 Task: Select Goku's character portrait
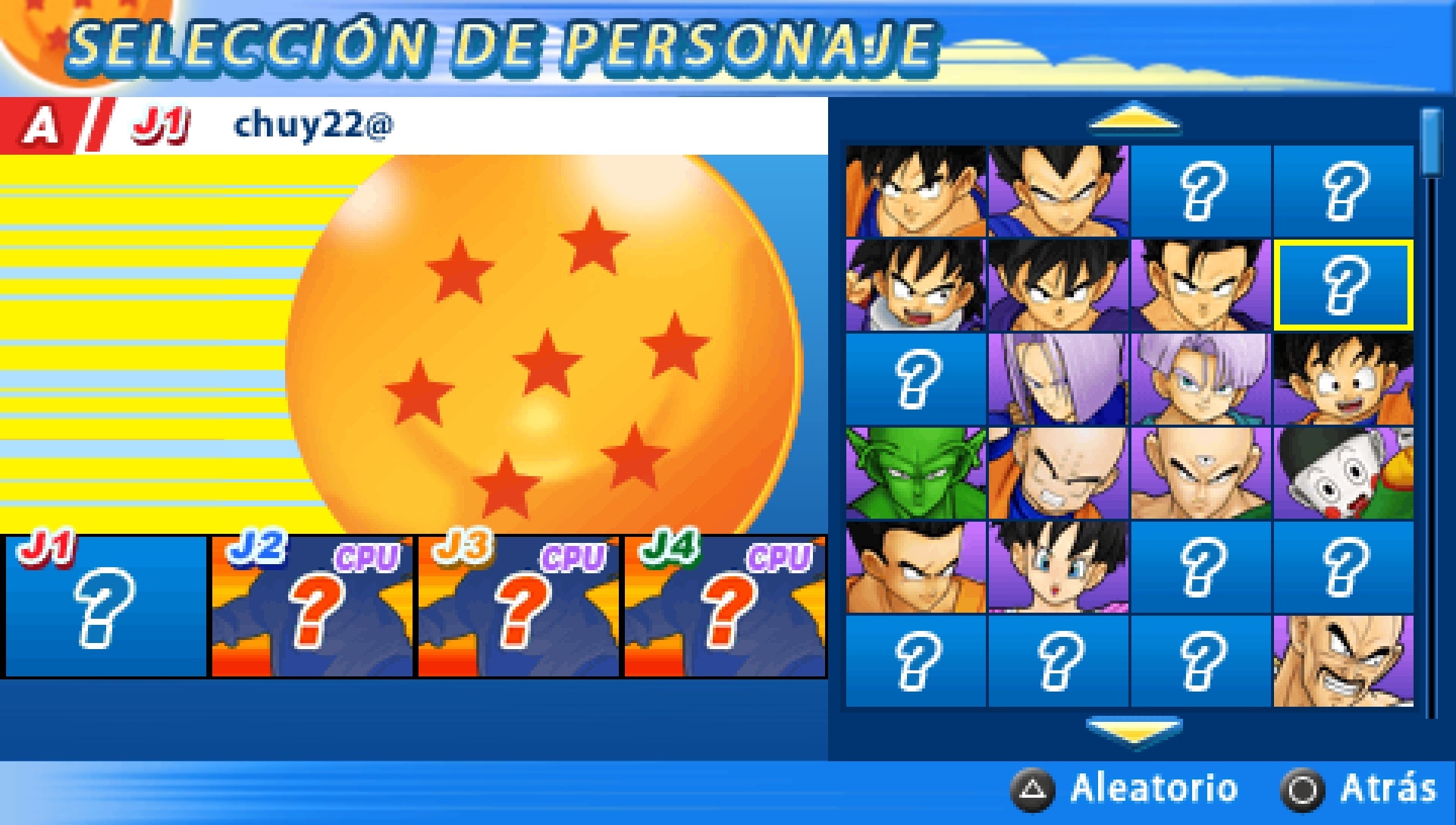[x=918, y=190]
